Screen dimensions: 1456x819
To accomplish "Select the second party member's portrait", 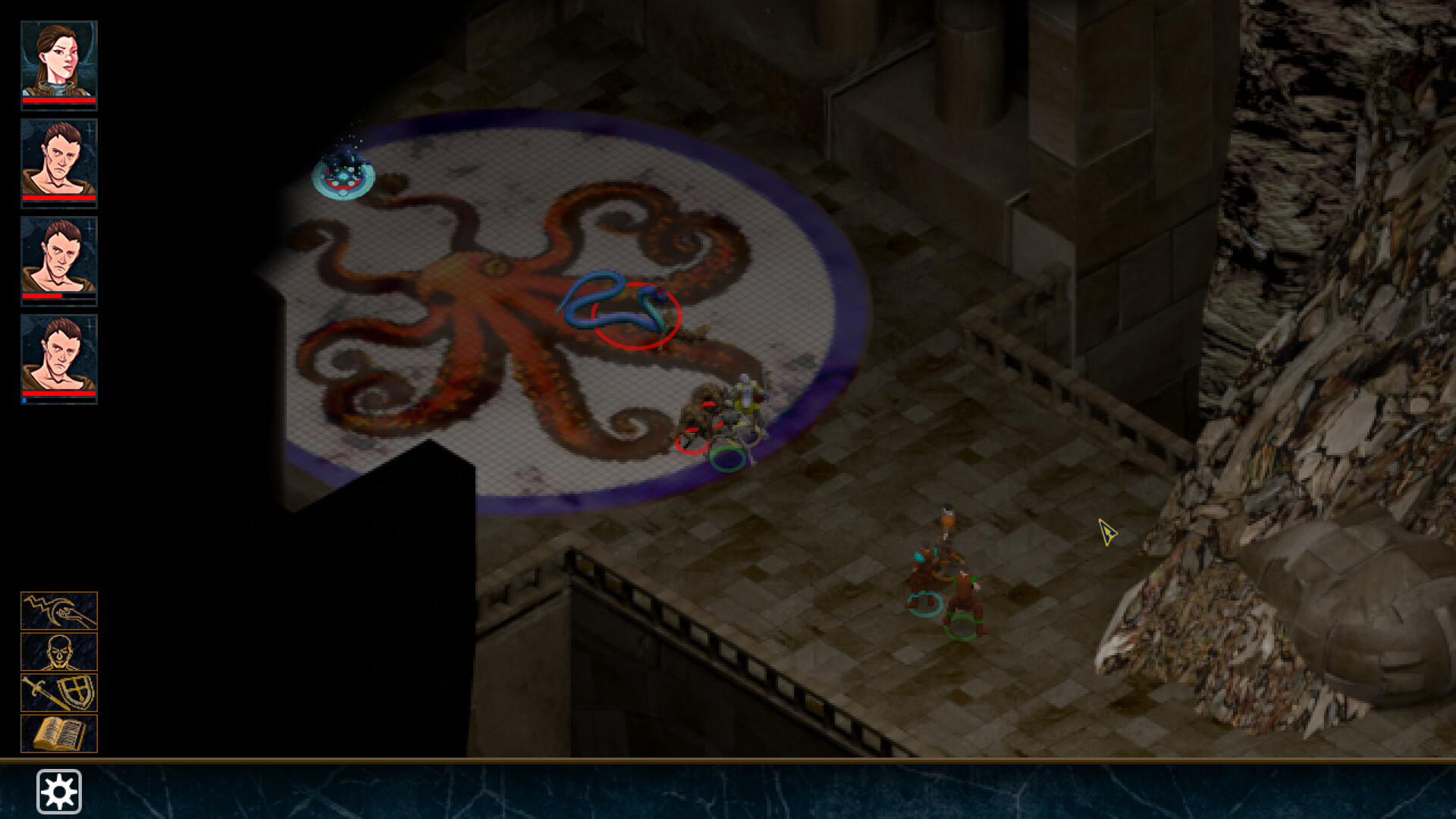I will pyautogui.click(x=59, y=161).
